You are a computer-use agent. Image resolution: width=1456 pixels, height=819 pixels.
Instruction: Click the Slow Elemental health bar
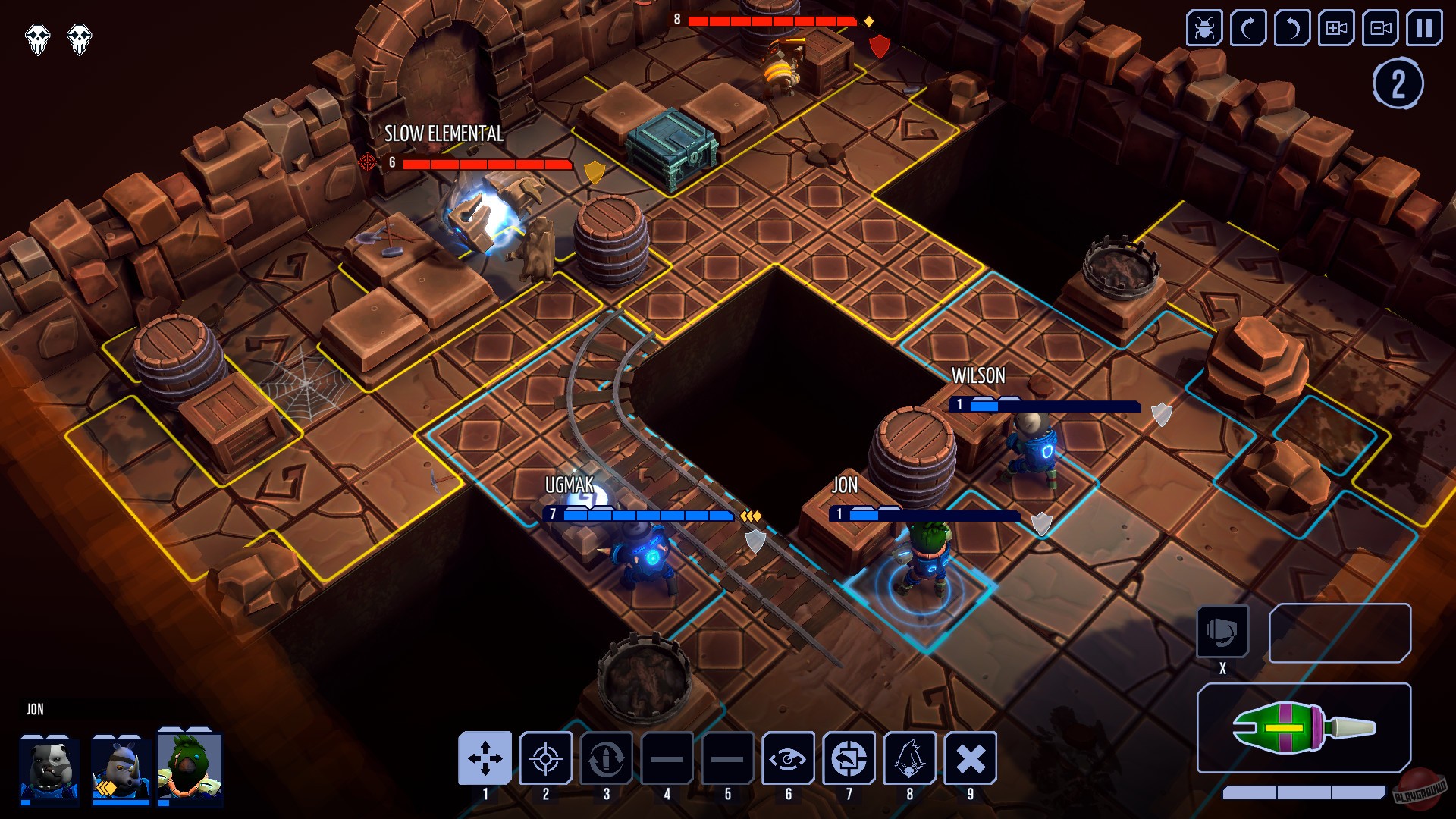pyautogui.click(x=485, y=163)
